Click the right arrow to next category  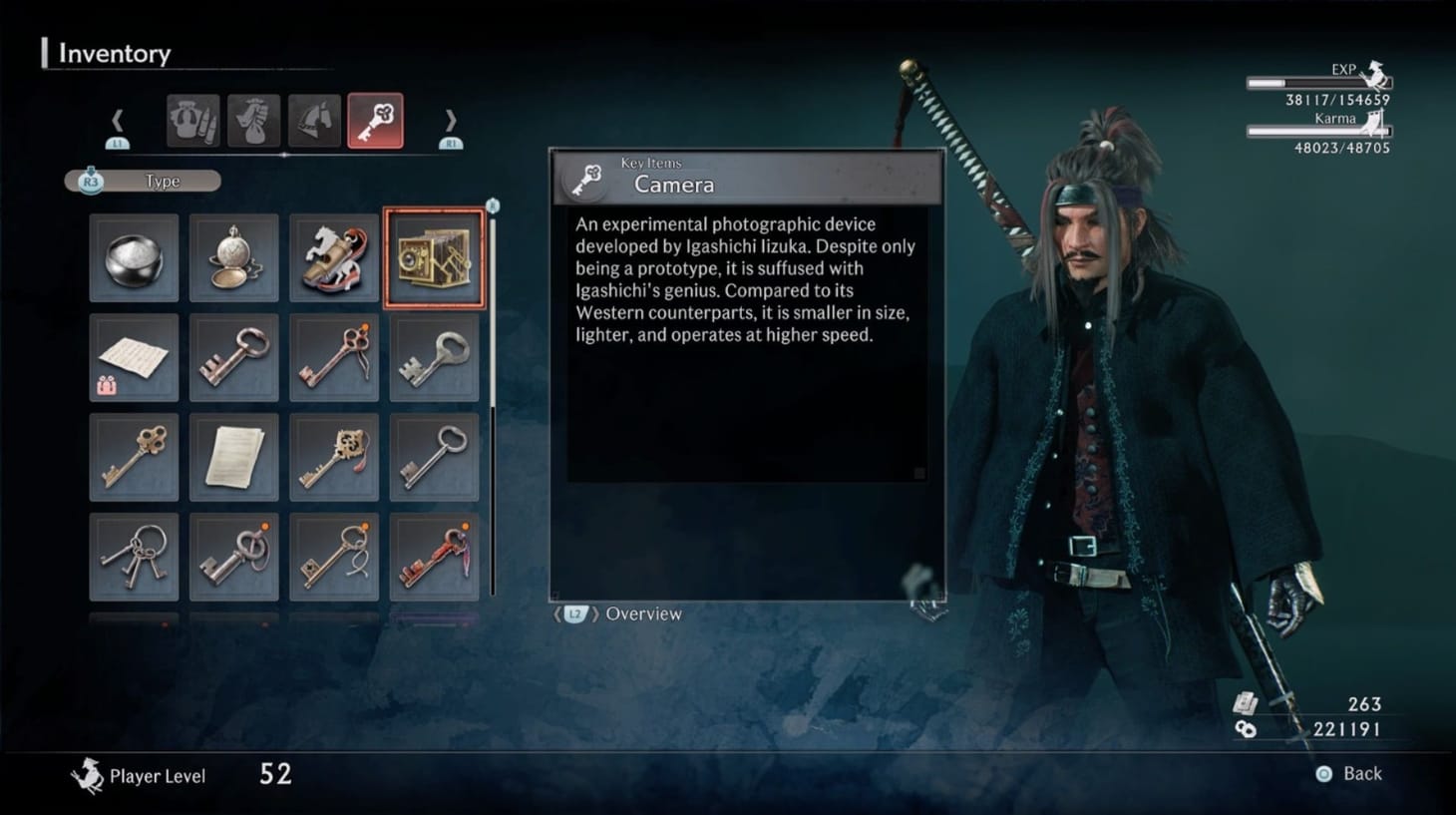451,121
